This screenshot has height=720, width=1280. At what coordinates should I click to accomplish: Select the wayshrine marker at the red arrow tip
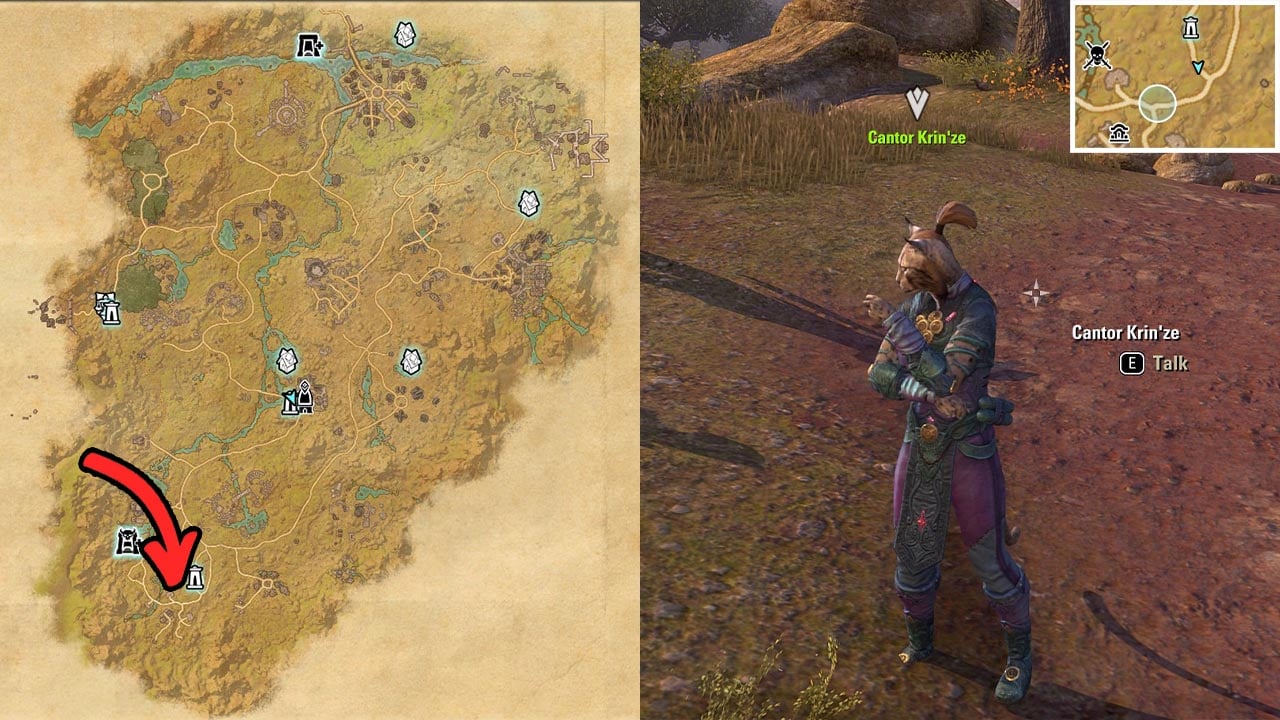coord(195,576)
